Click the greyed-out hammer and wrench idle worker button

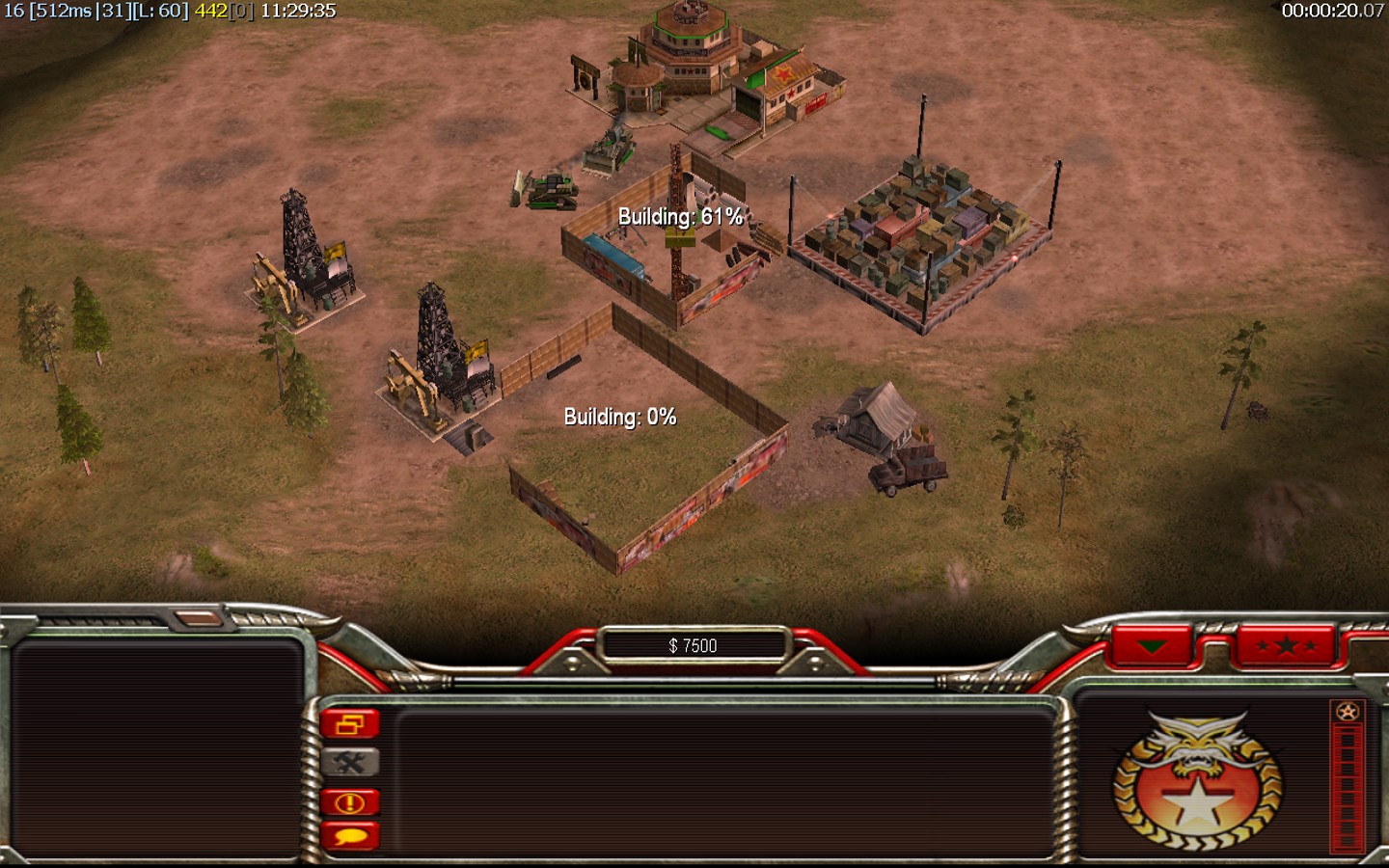click(x=350, y=763)
